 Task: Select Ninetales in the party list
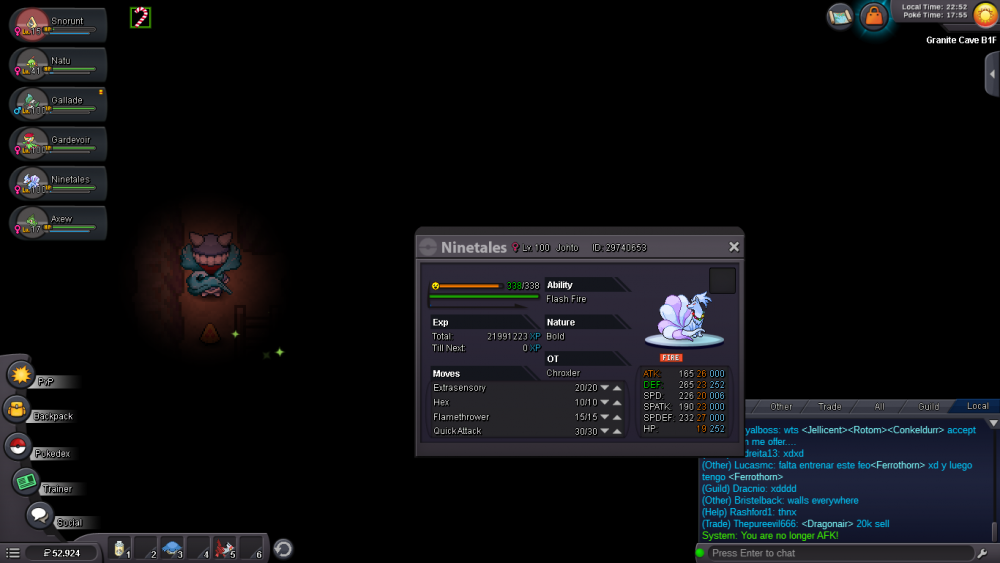[58, 183]
